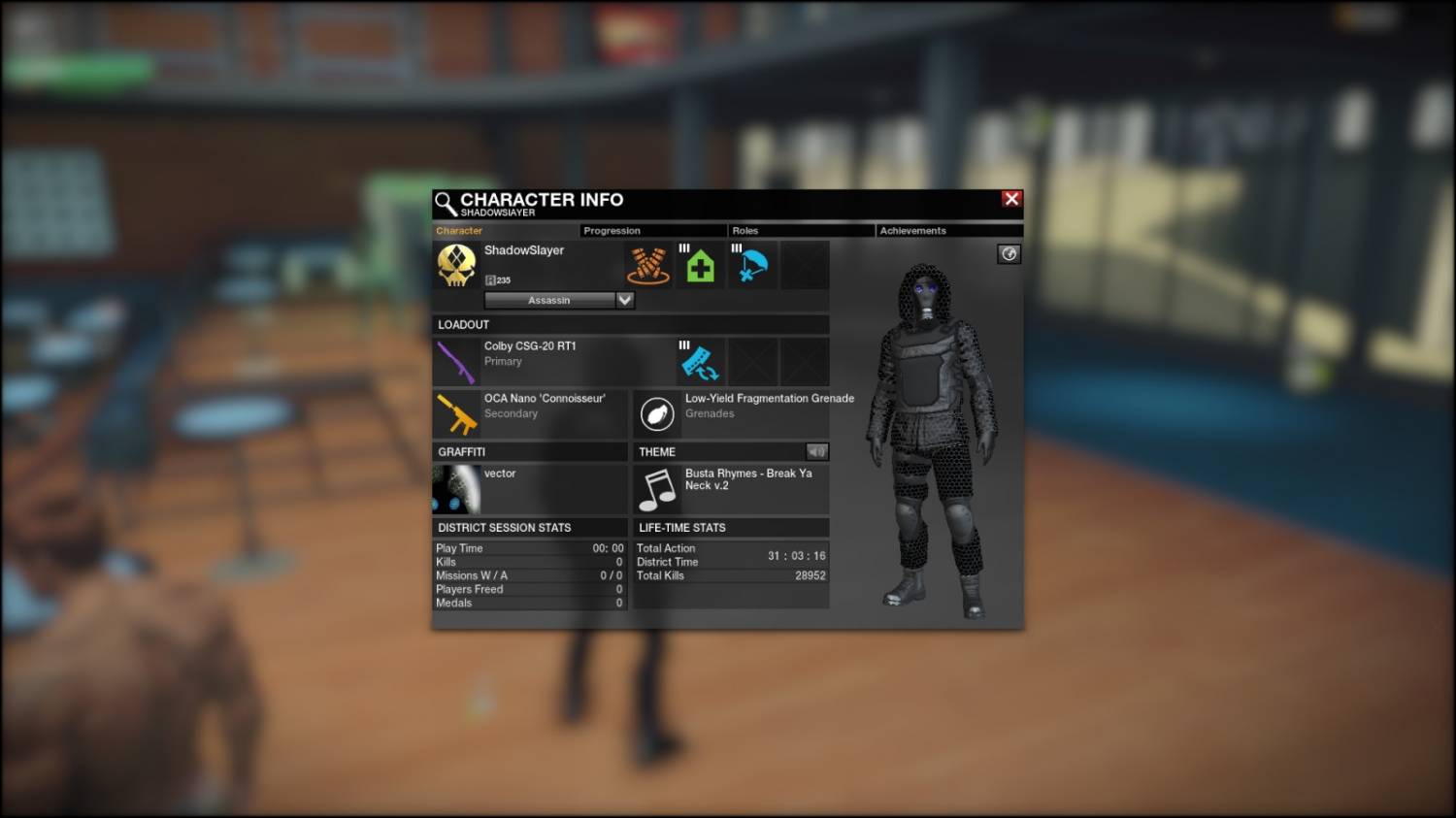Select the orange crossed bandoliers modifier icon
The image size is (1456, 818).
click(648, 265)
